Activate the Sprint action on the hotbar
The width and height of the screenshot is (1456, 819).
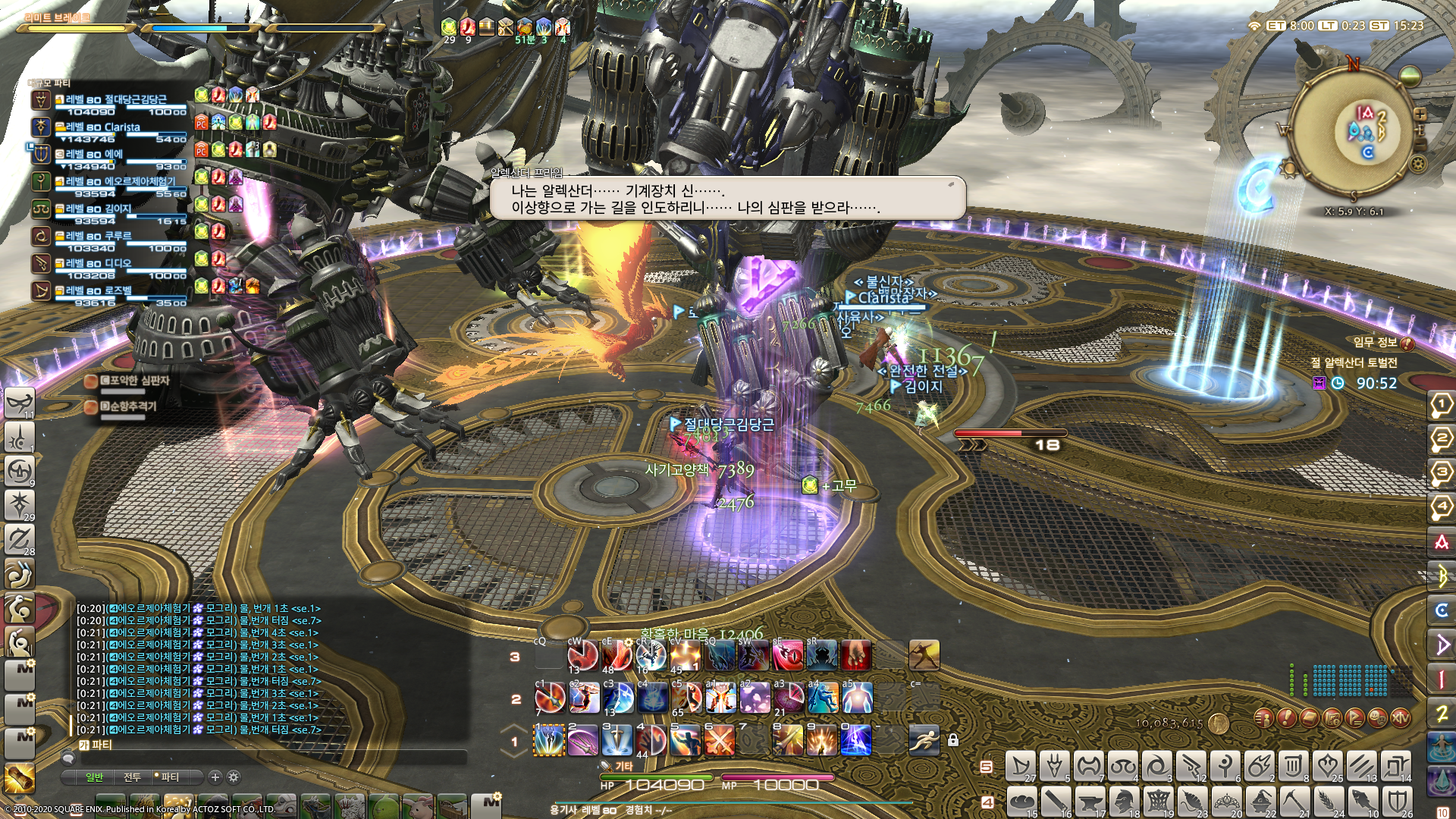coord(924,740)
